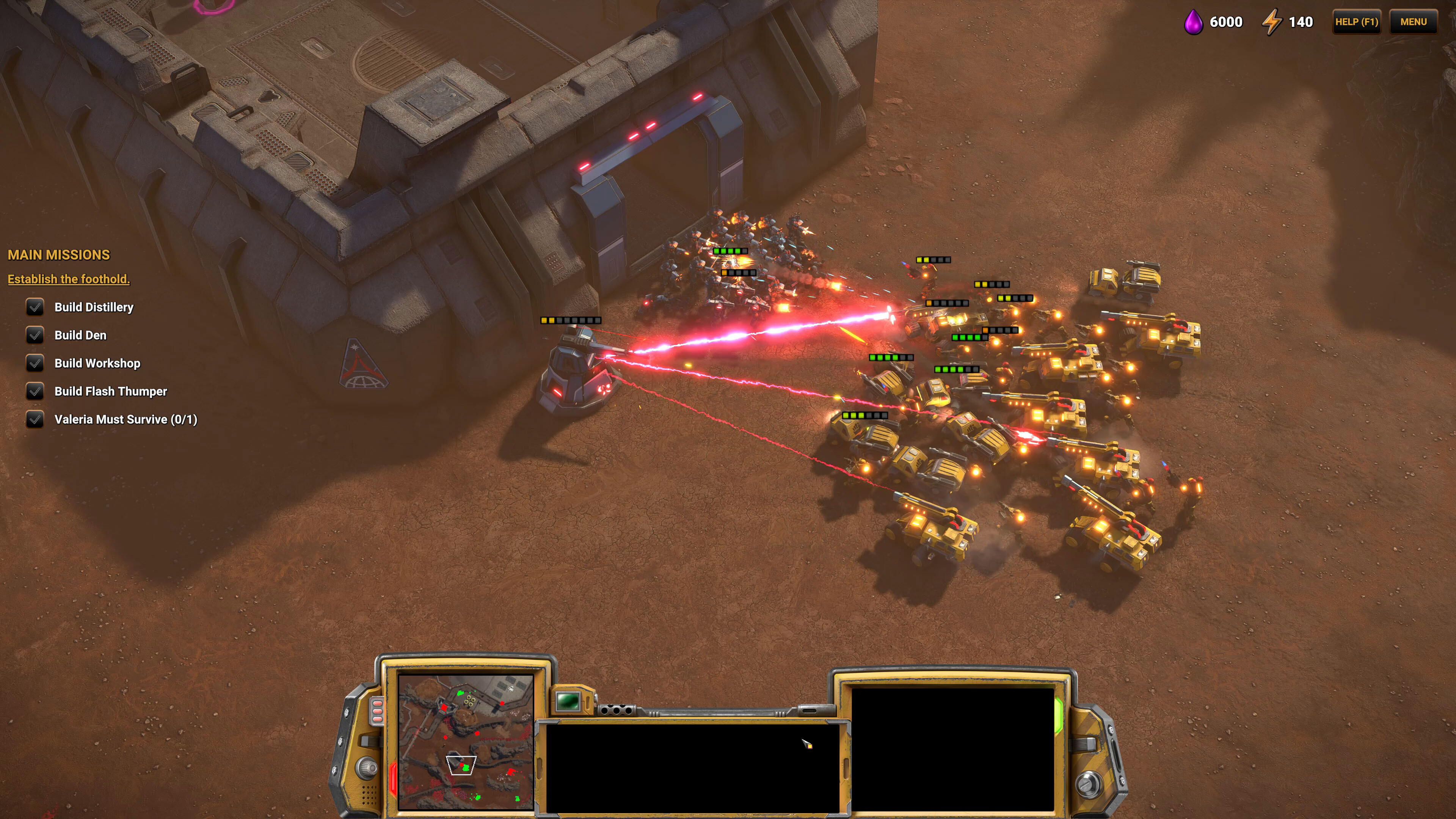1456x819 pixels.
Task: Select the Valeria Must Survive objective checkbox
Action: (35, 419)
